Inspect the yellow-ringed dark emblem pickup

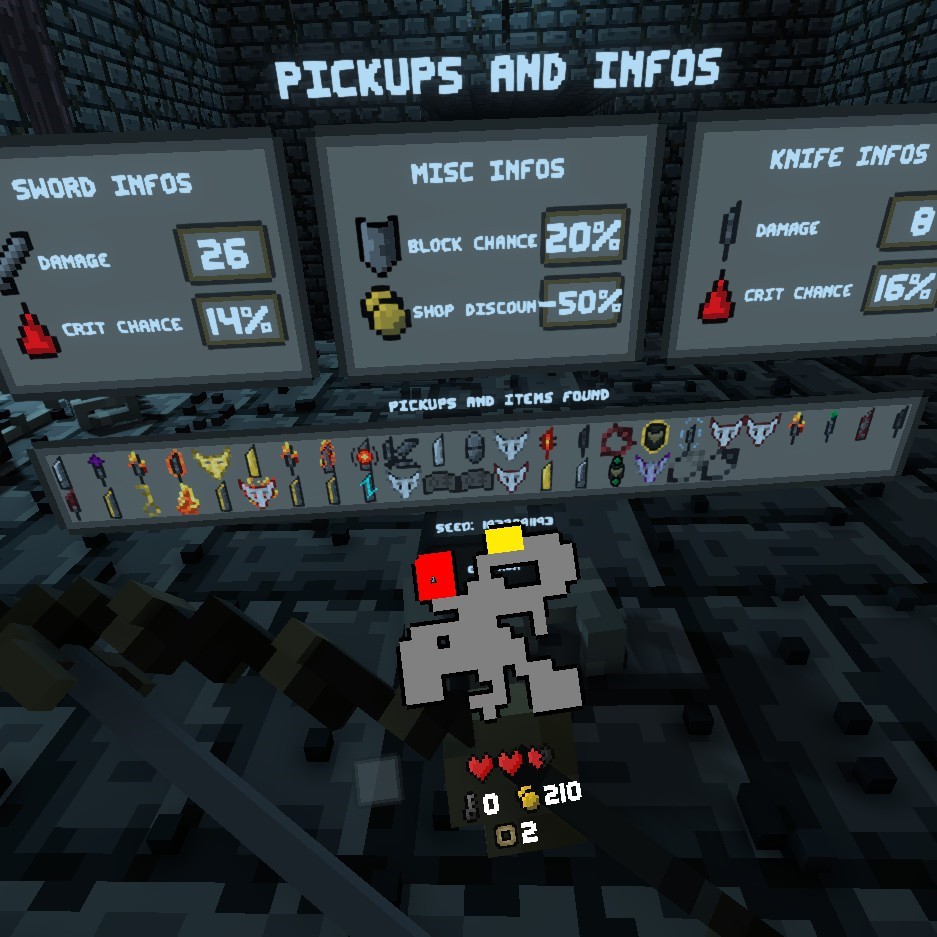653,436
